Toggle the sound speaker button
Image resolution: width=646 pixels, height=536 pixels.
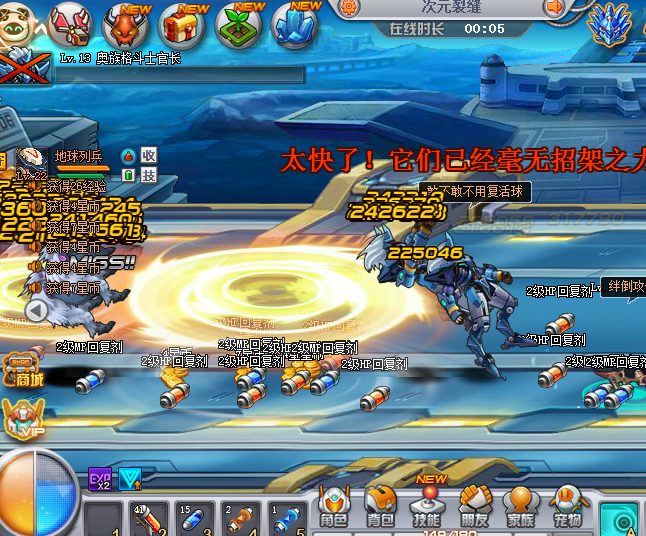click(x=555, y=9)
